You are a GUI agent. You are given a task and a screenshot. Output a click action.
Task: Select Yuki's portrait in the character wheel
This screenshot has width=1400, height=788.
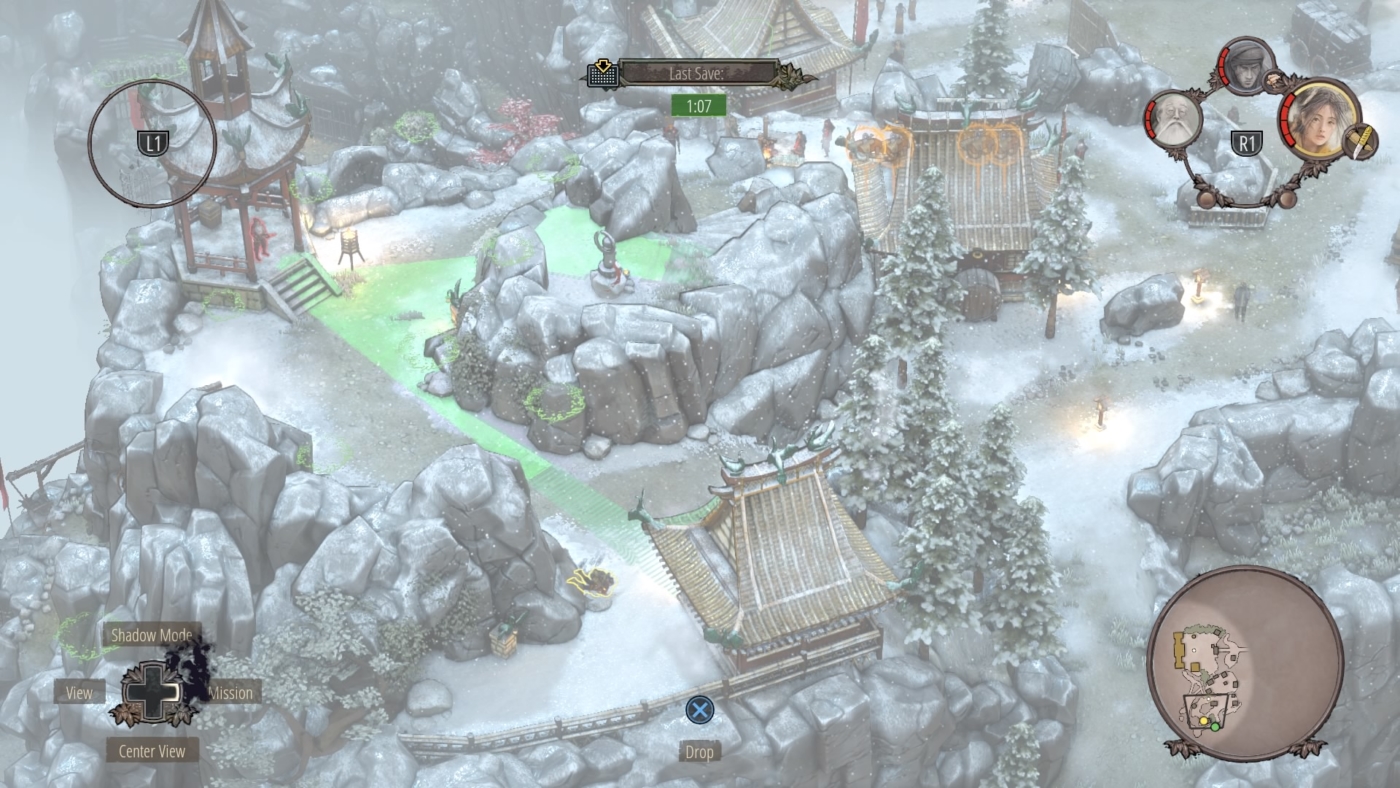[x=1318, y=126]
